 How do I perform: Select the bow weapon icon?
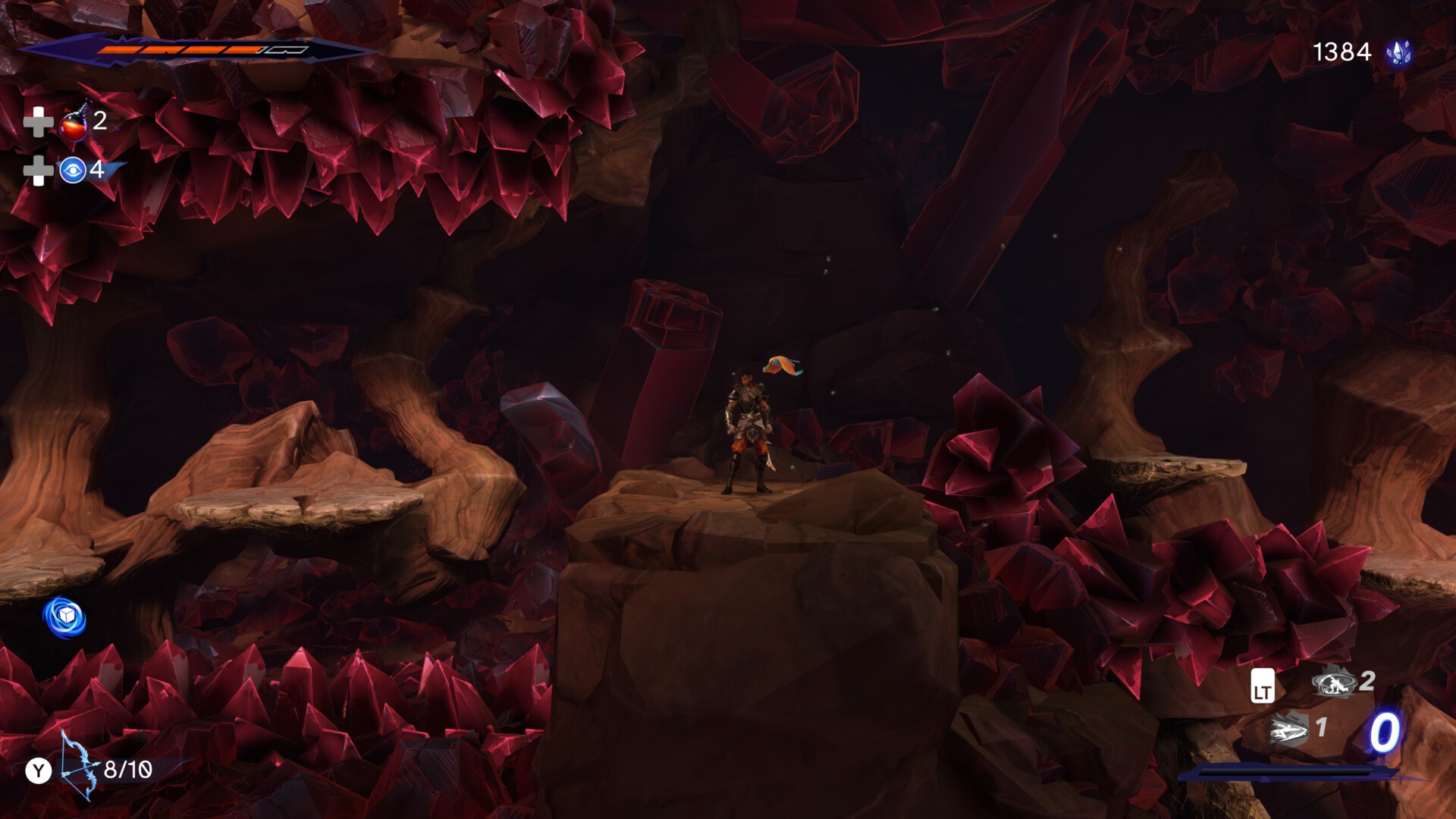pos(79,767)
